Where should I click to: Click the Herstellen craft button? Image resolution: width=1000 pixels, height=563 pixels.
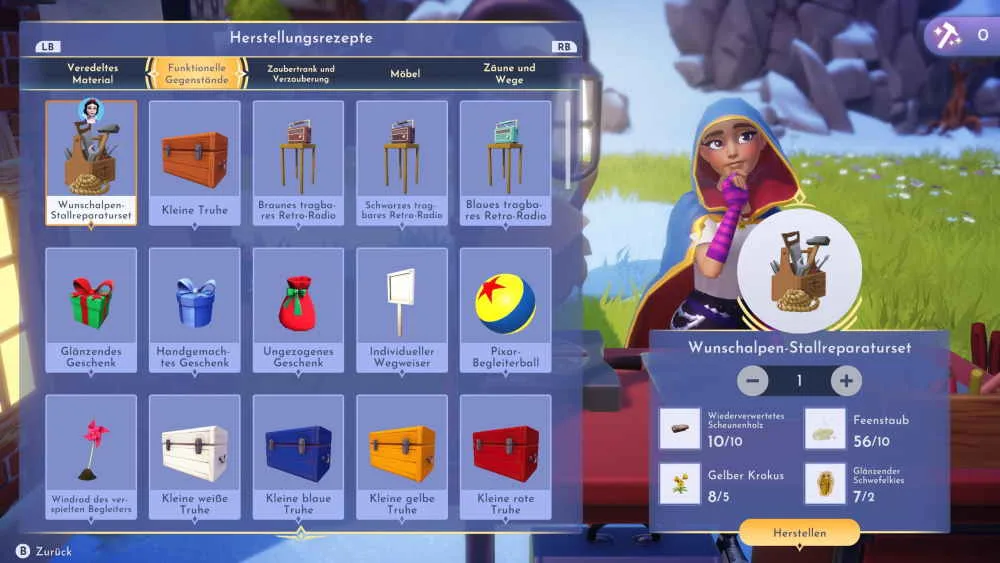click(x=799, y=533)
